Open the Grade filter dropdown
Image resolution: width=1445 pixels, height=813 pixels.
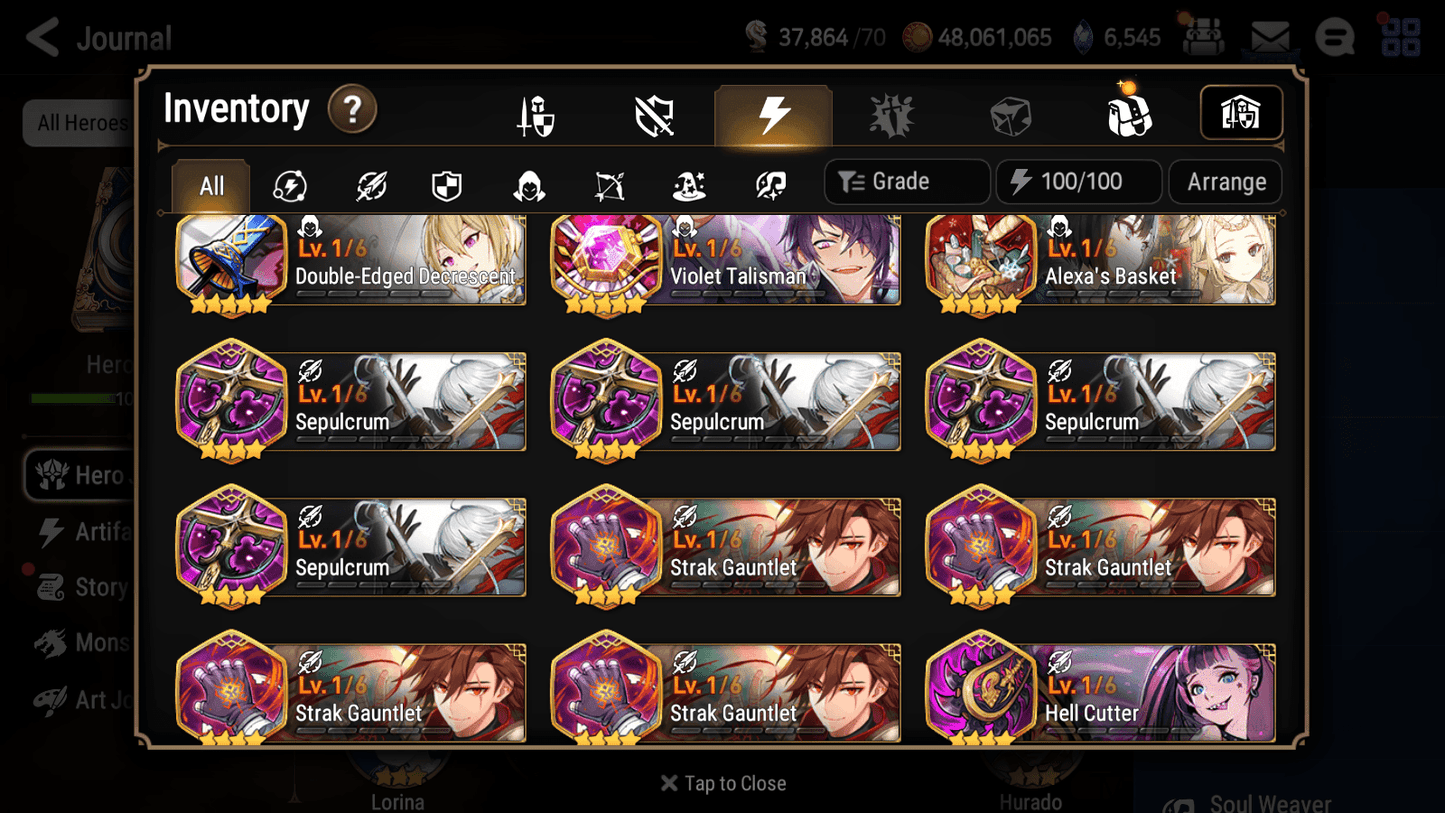[x=906, y=181]
